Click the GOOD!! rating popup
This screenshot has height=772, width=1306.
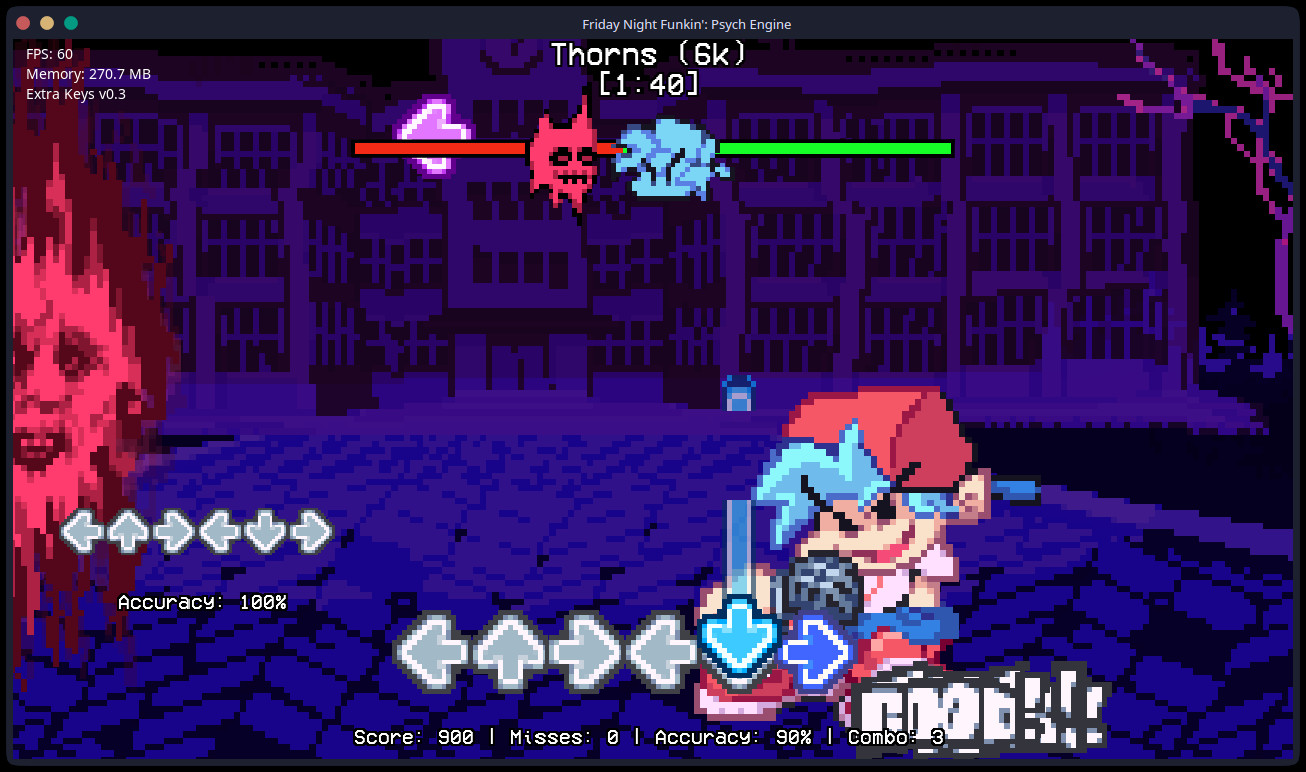(975, 700)
